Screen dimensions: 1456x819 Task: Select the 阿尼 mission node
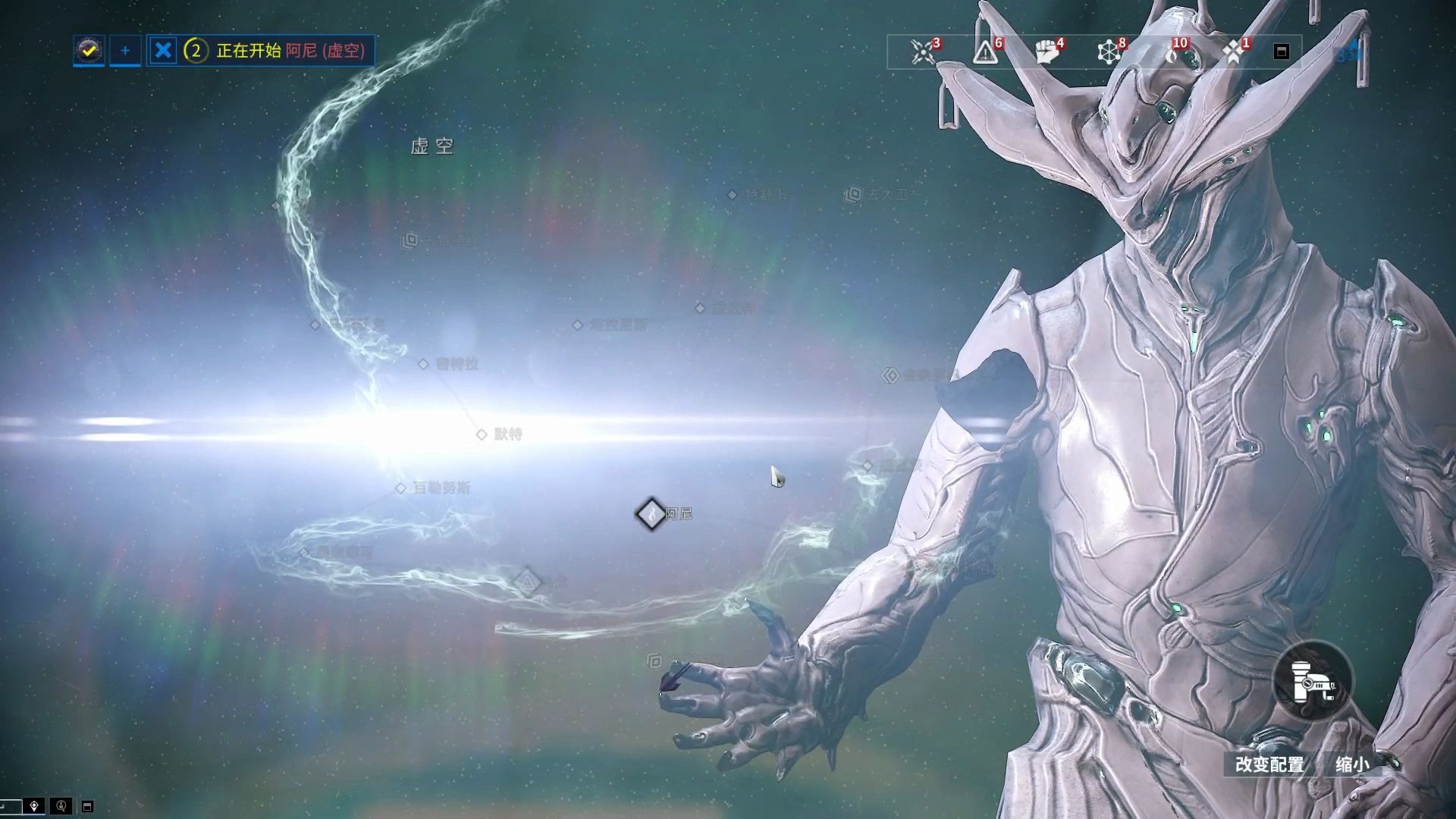(651, 514)
